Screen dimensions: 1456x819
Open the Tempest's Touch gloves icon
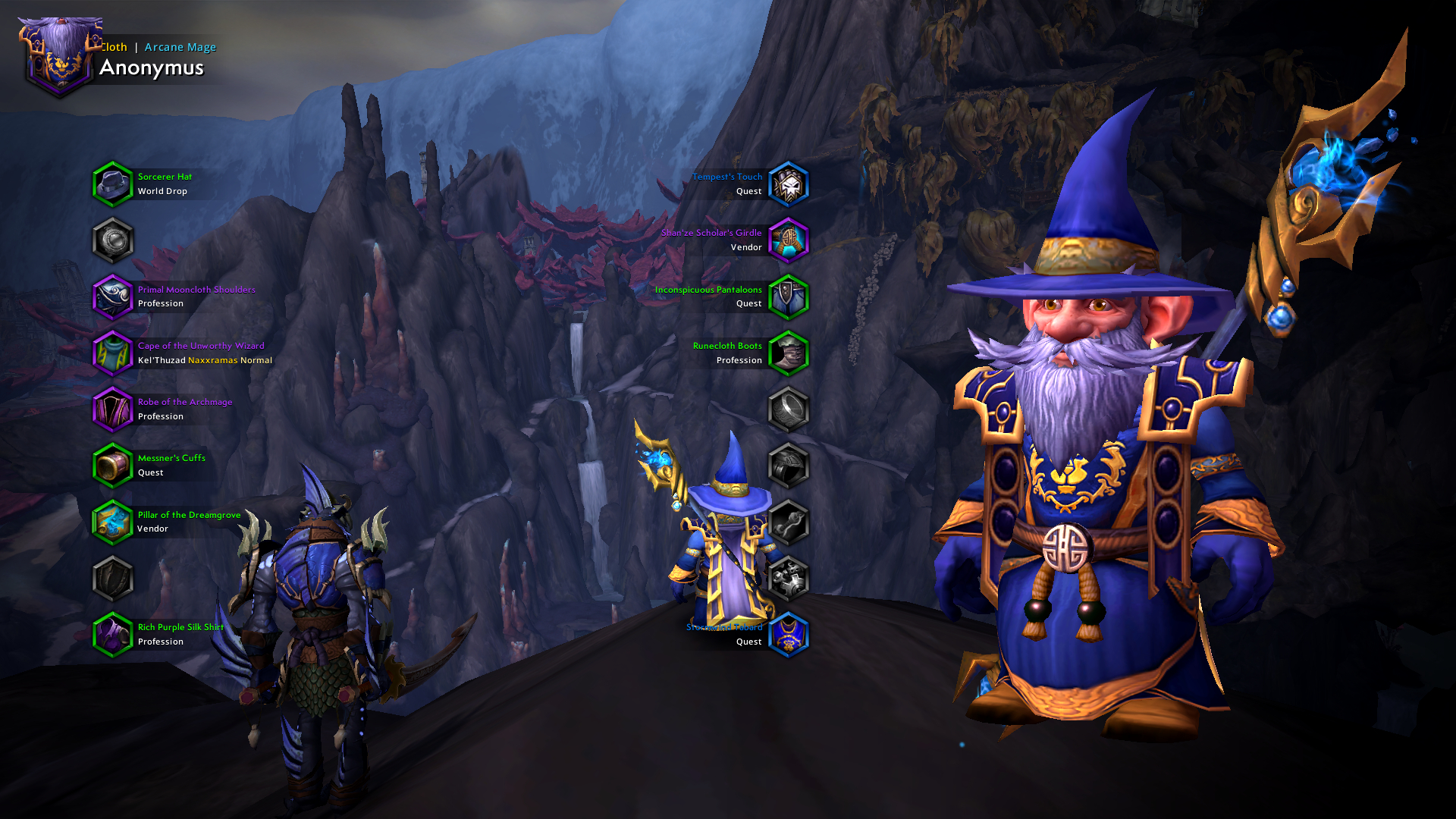click(789, 184)
